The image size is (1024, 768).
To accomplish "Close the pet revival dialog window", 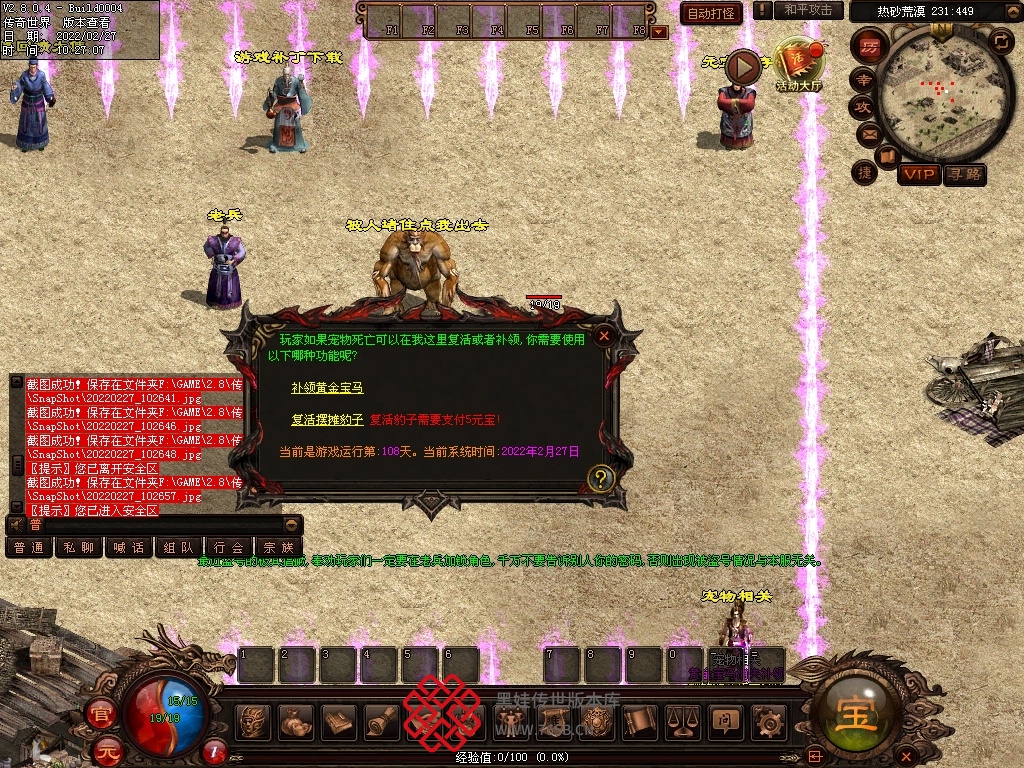I will tap(604, 337).
